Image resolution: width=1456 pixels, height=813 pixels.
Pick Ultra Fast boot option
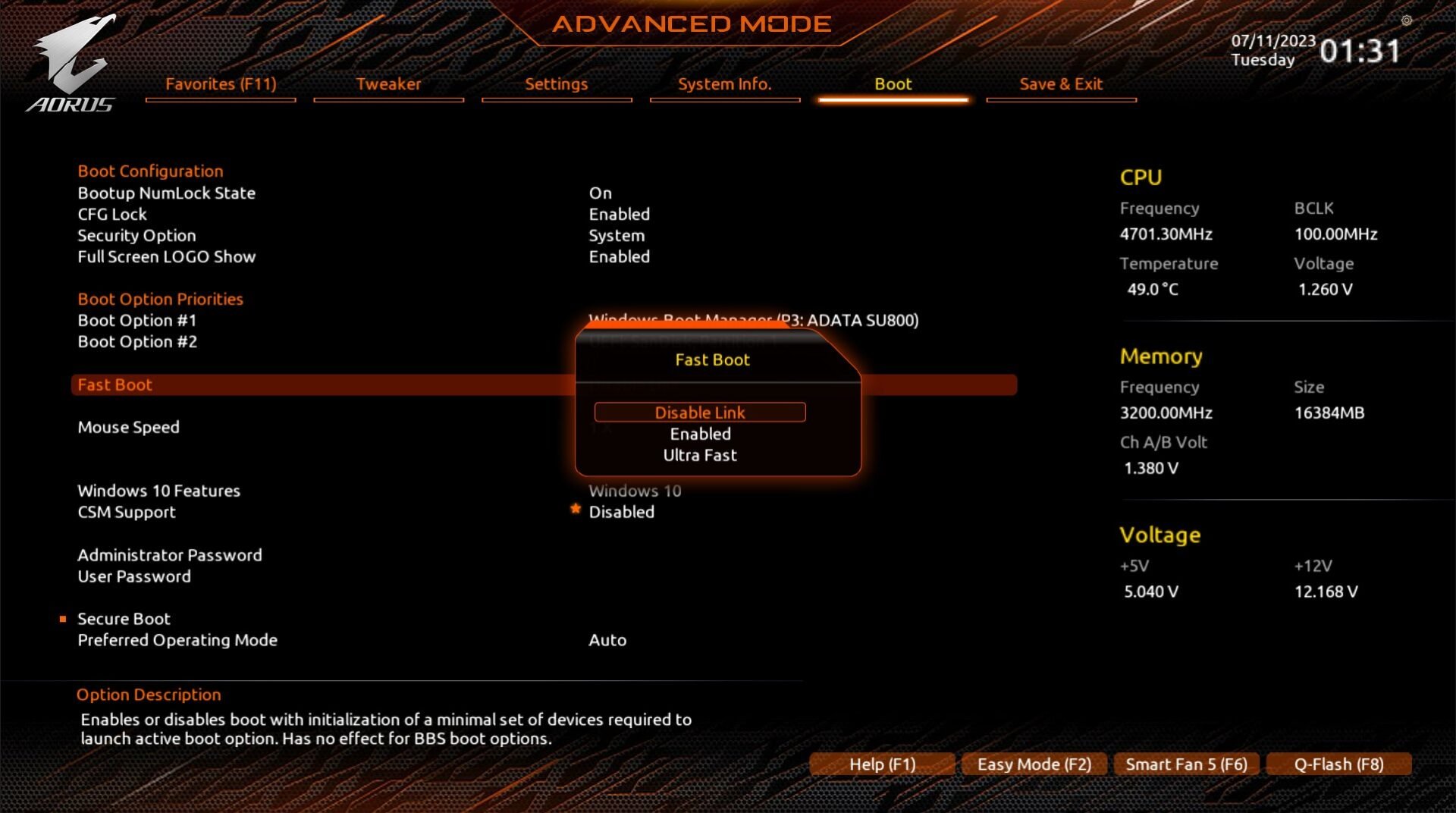[x=699, y=455]
